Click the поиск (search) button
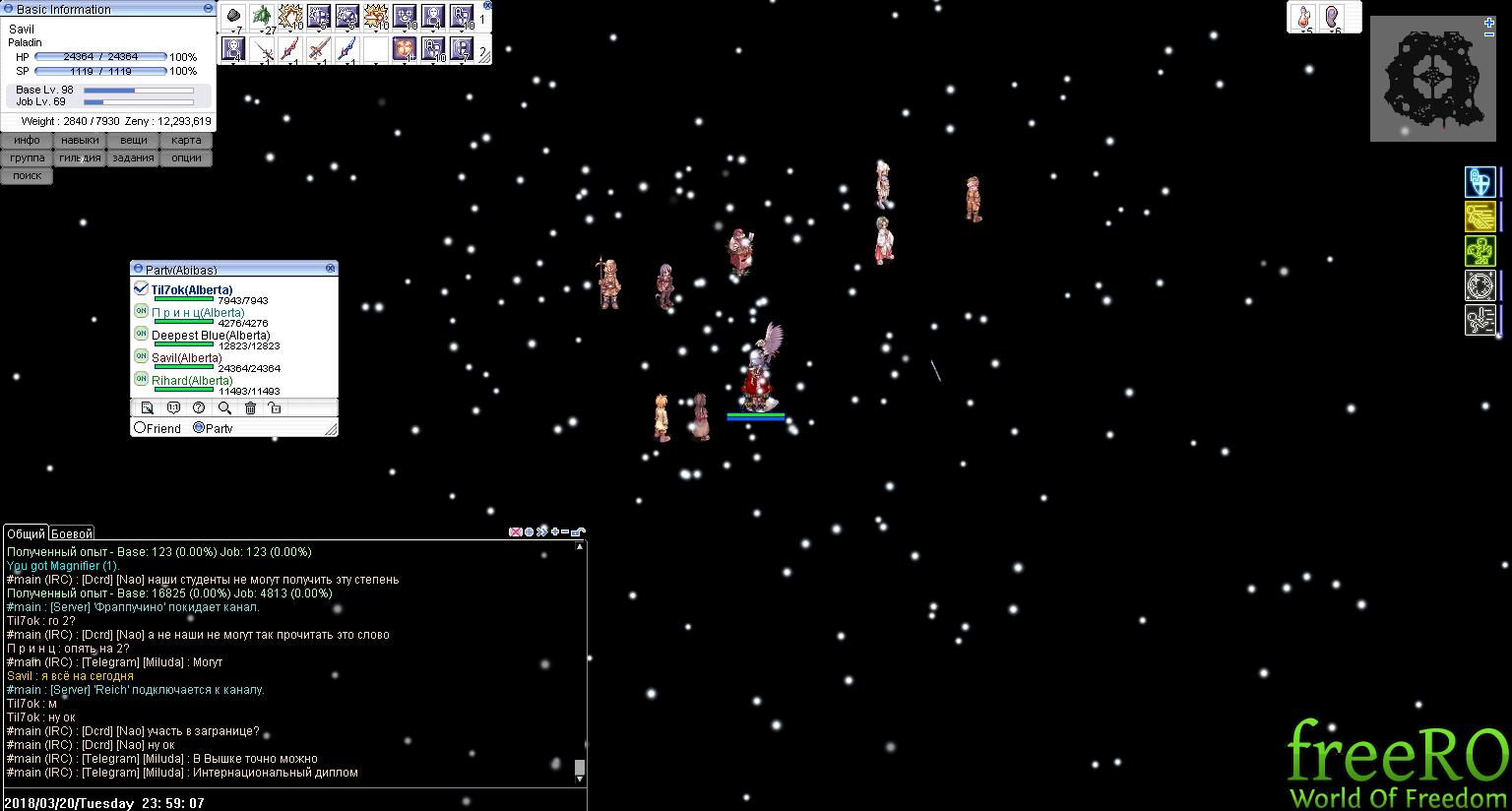This screenshot has height=811, width=1512. pyautogui.click(x=27, y=175)
